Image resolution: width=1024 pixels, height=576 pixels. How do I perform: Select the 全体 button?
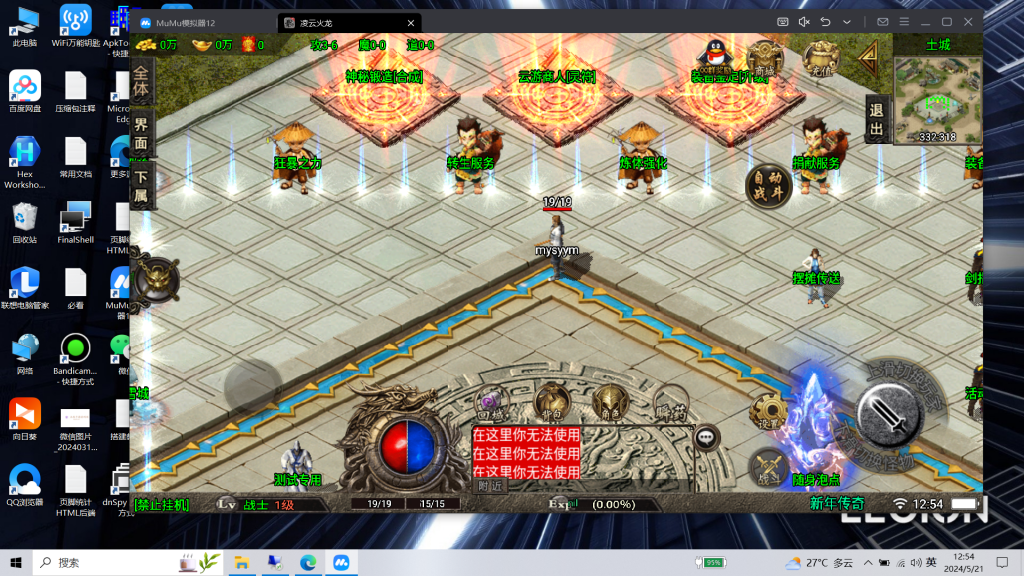[x=141, y=82]
